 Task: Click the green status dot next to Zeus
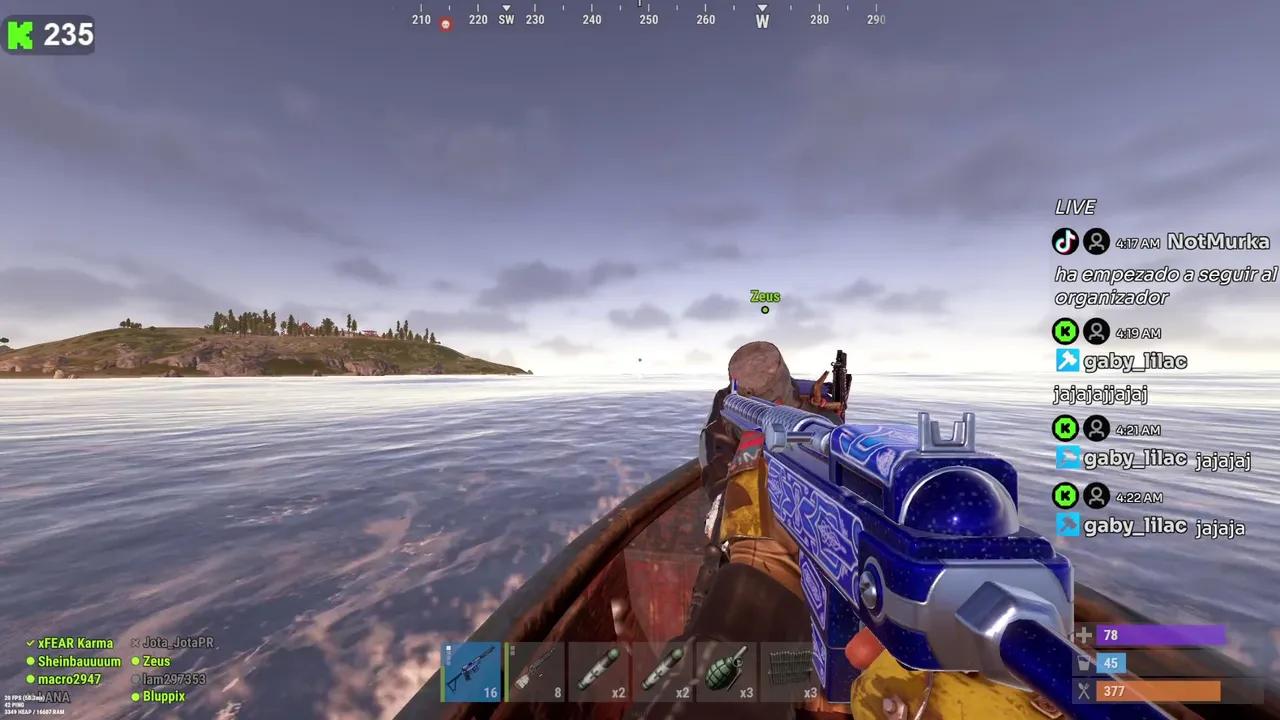[136, 661]
